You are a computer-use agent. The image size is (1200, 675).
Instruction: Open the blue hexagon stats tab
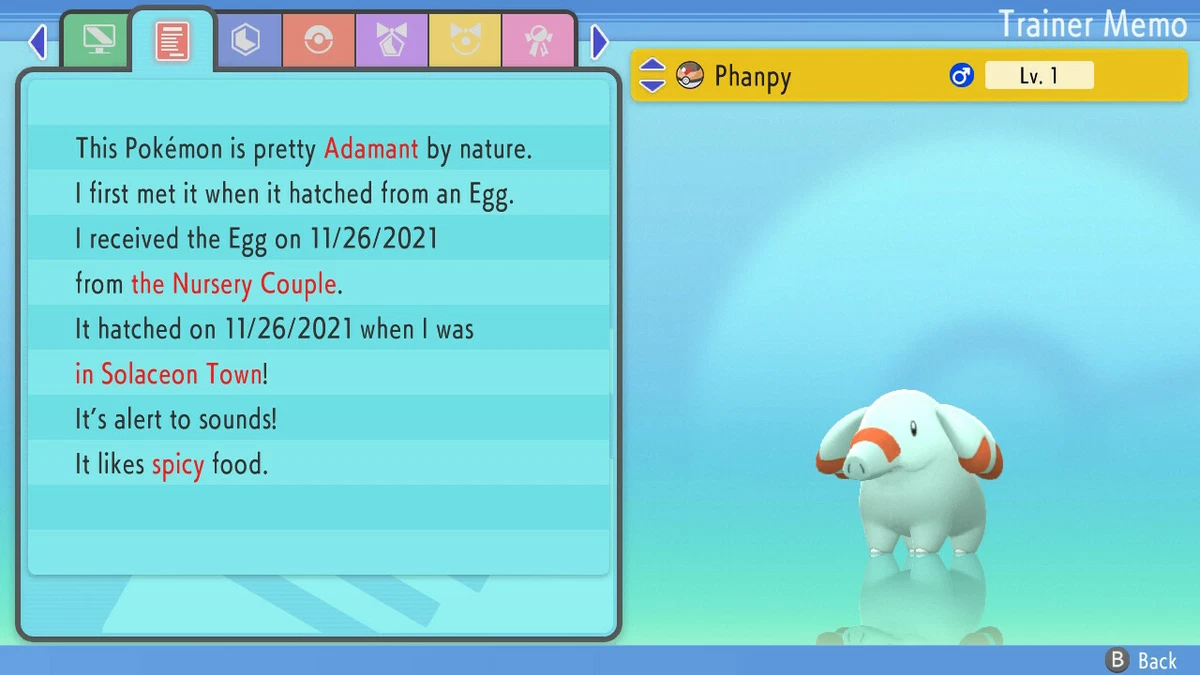245,41
